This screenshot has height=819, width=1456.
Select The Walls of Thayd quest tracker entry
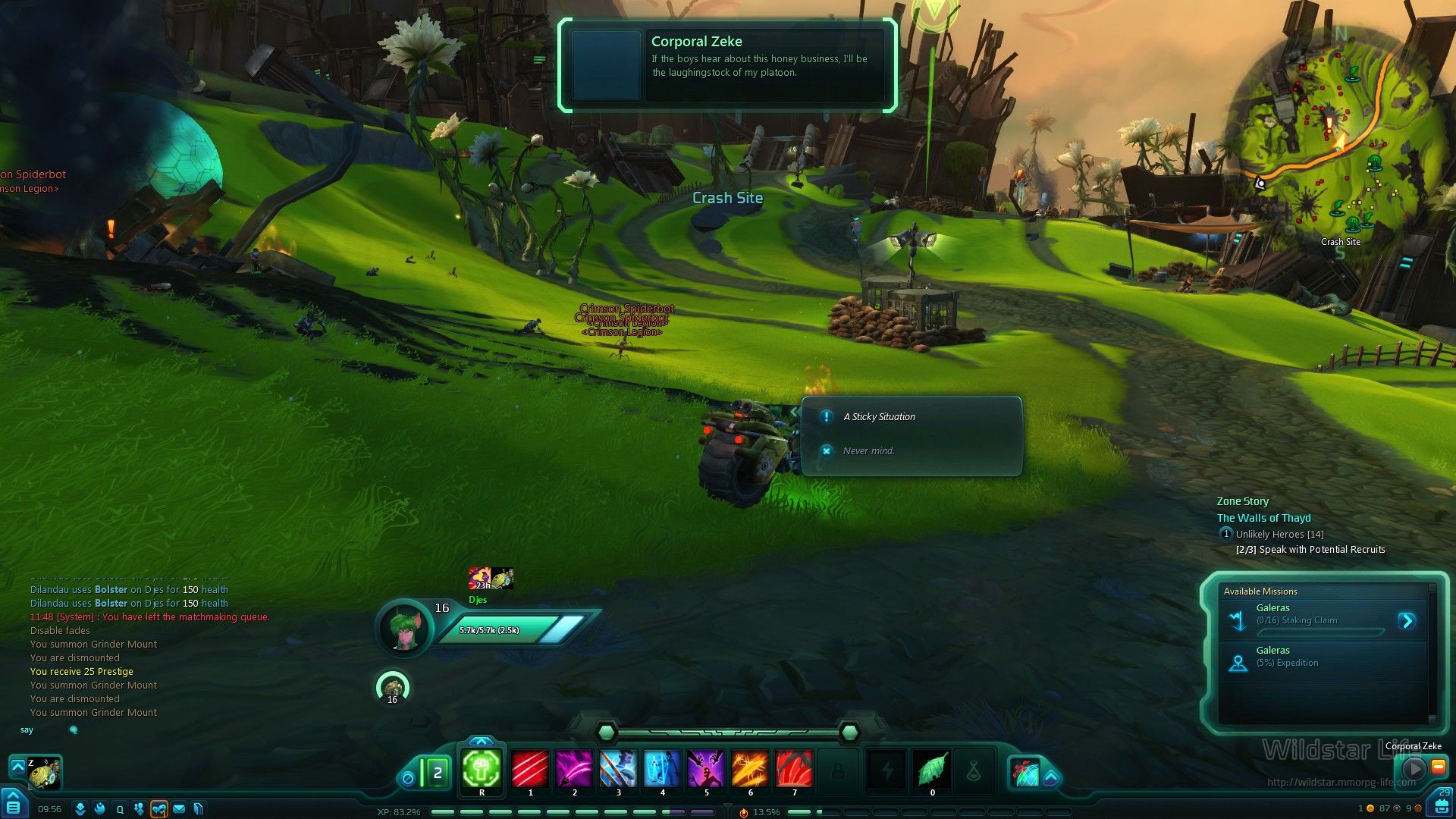(x=1263, y=518)
